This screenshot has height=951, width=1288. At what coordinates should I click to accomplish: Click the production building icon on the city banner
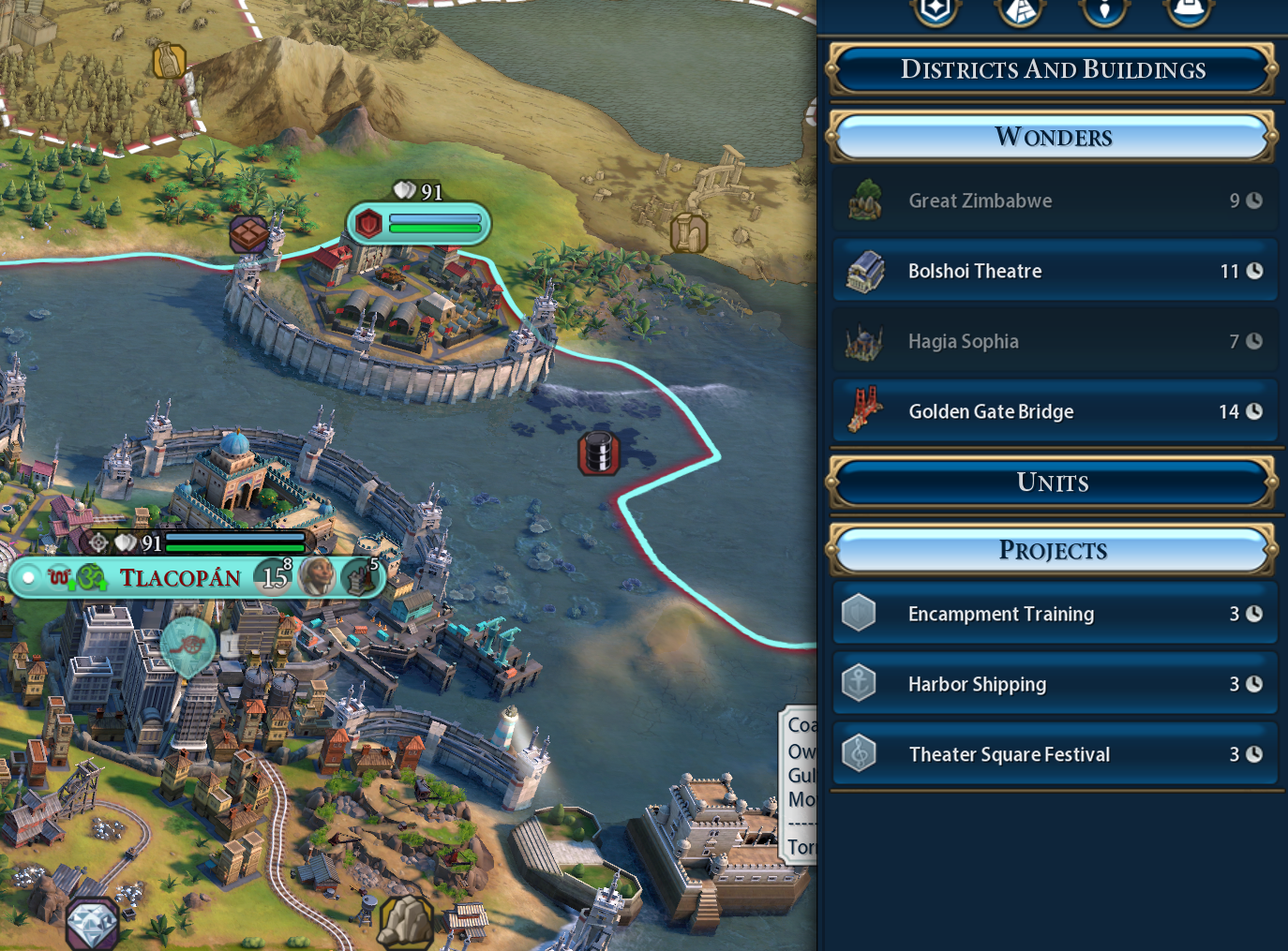pyautogui.click(x=358, y=577)
